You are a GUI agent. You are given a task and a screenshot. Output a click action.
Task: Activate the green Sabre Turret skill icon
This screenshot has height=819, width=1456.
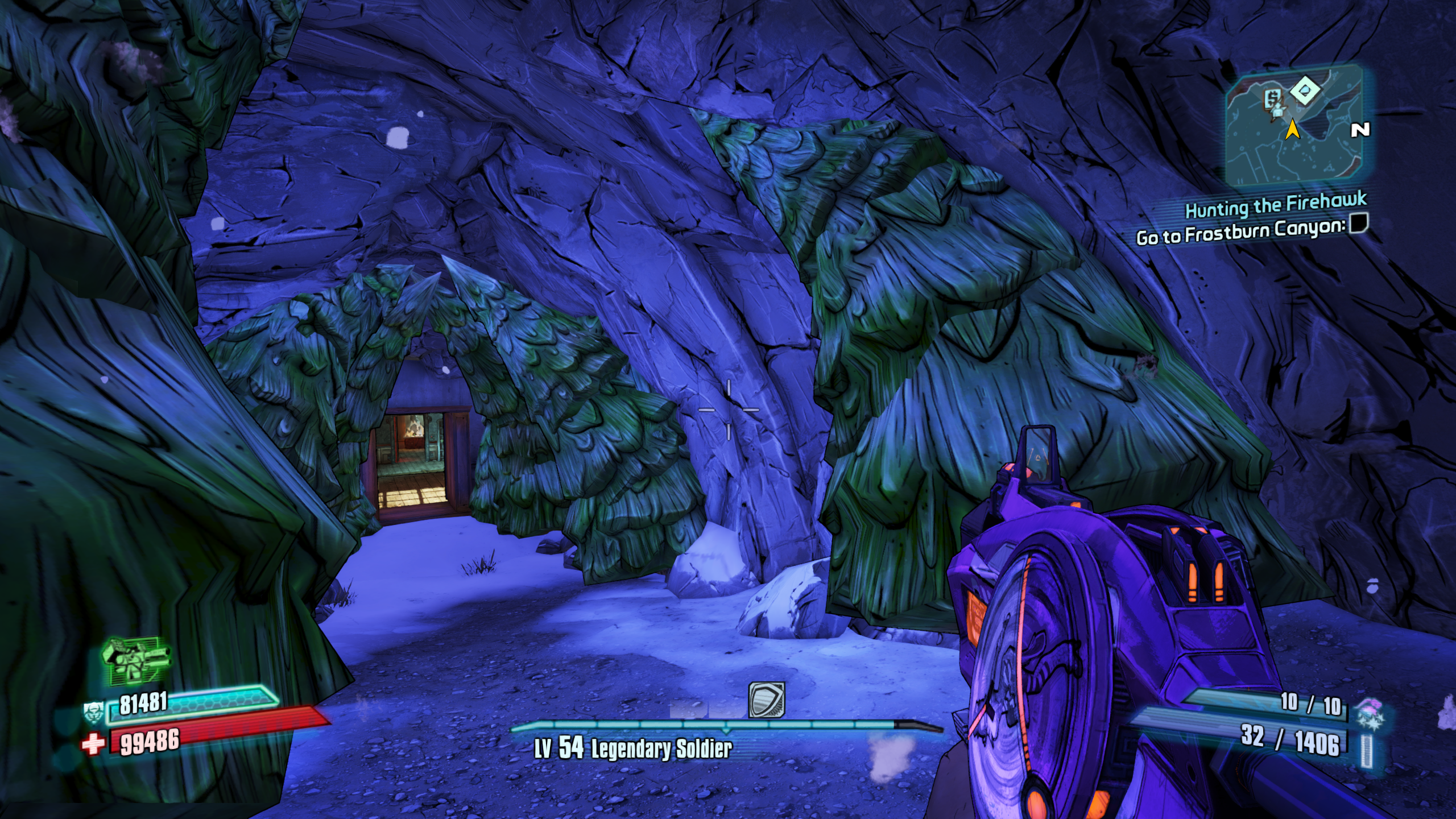pyautogui.click(x=136, y=660)
